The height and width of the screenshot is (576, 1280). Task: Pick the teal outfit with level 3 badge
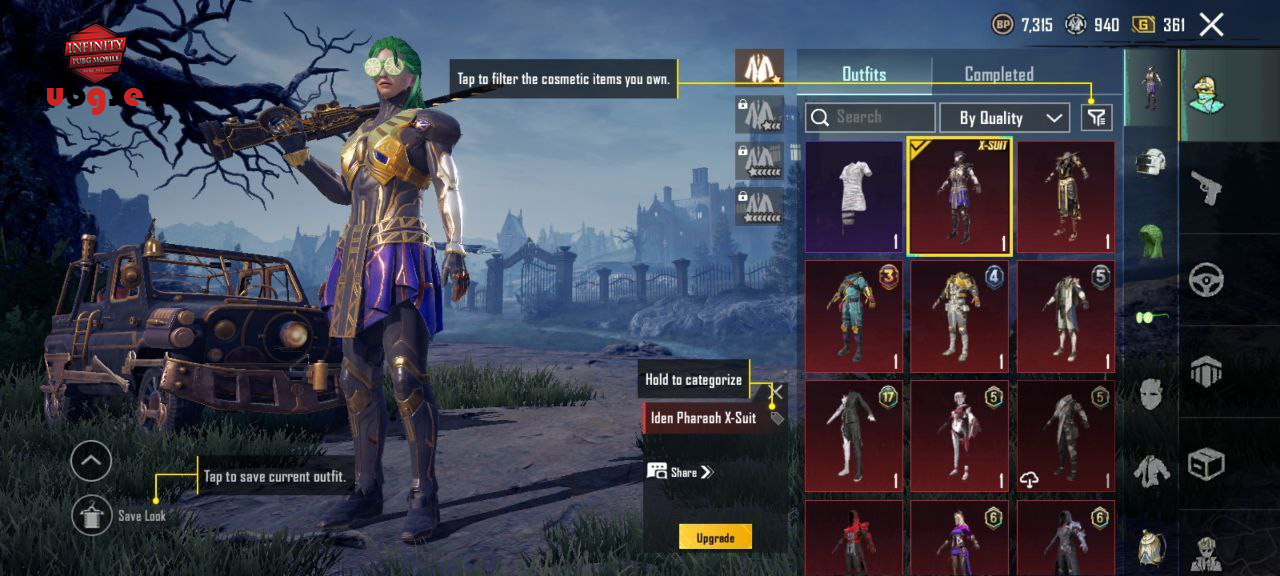pos(854,316)
